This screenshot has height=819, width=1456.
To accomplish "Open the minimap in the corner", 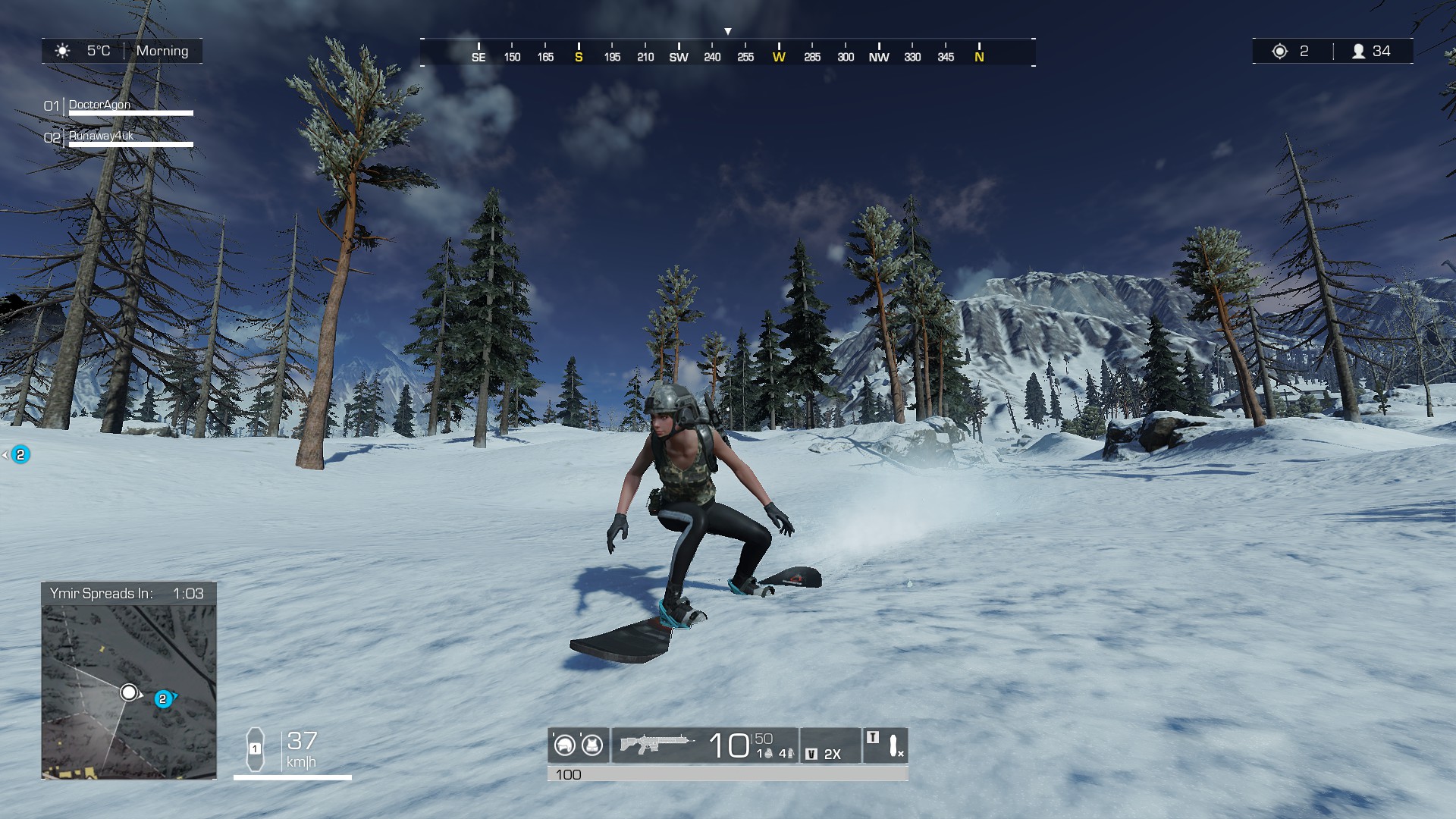I will pos(129,690).
